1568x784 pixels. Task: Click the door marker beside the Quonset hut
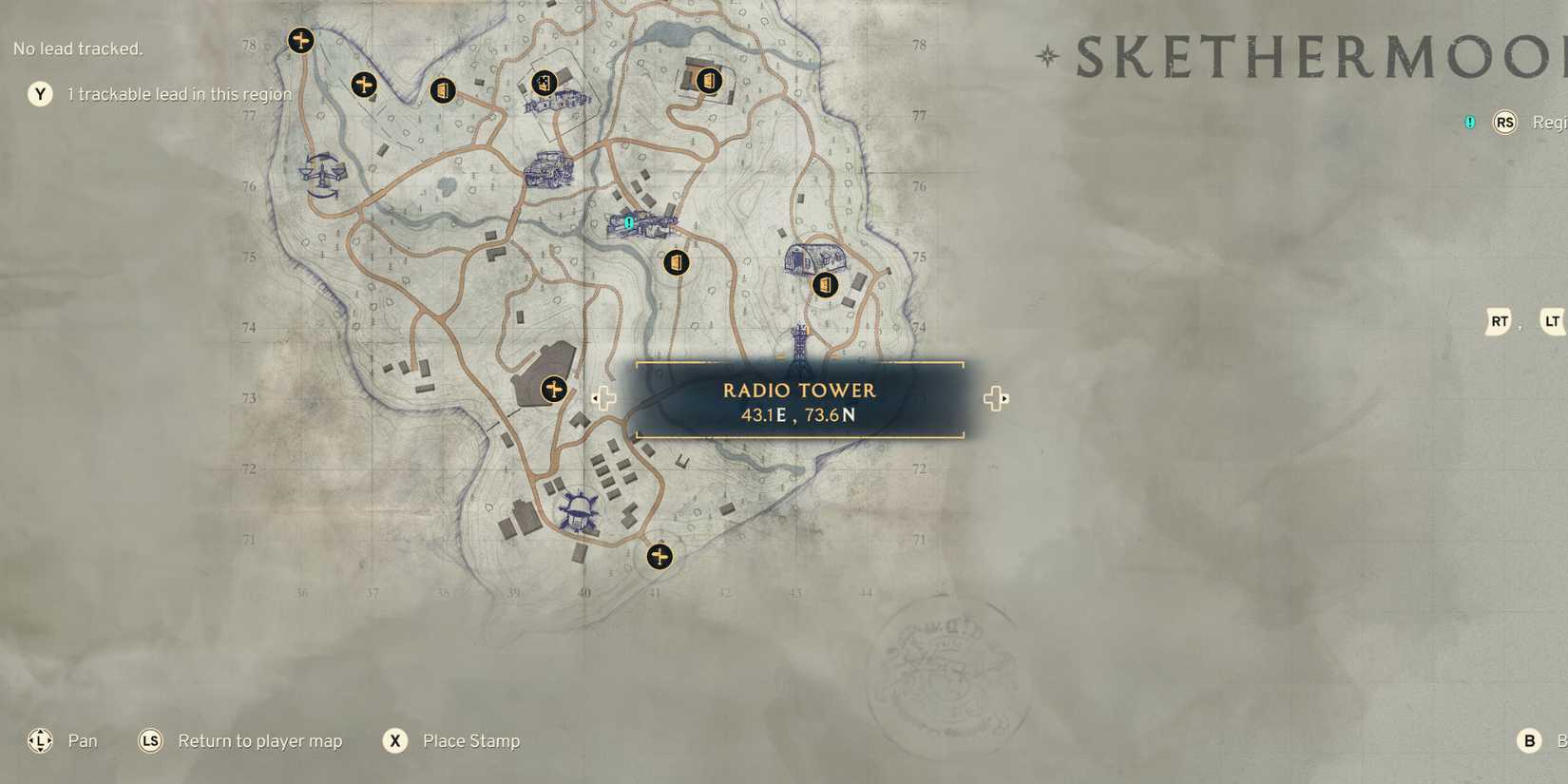(x=824, y=283)
